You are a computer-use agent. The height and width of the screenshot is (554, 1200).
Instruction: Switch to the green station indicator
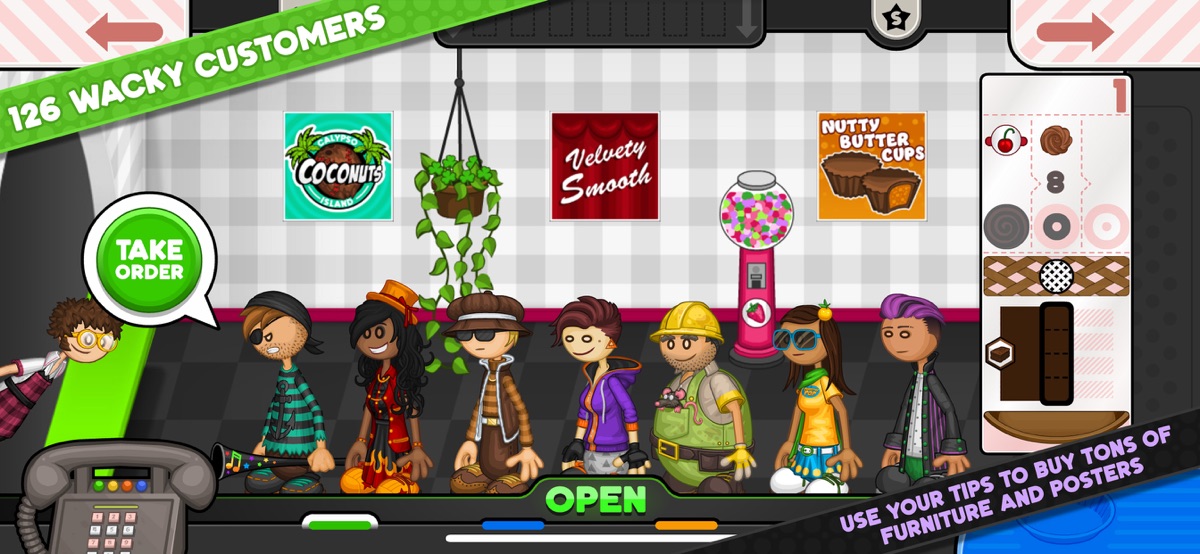click(340, 522)
